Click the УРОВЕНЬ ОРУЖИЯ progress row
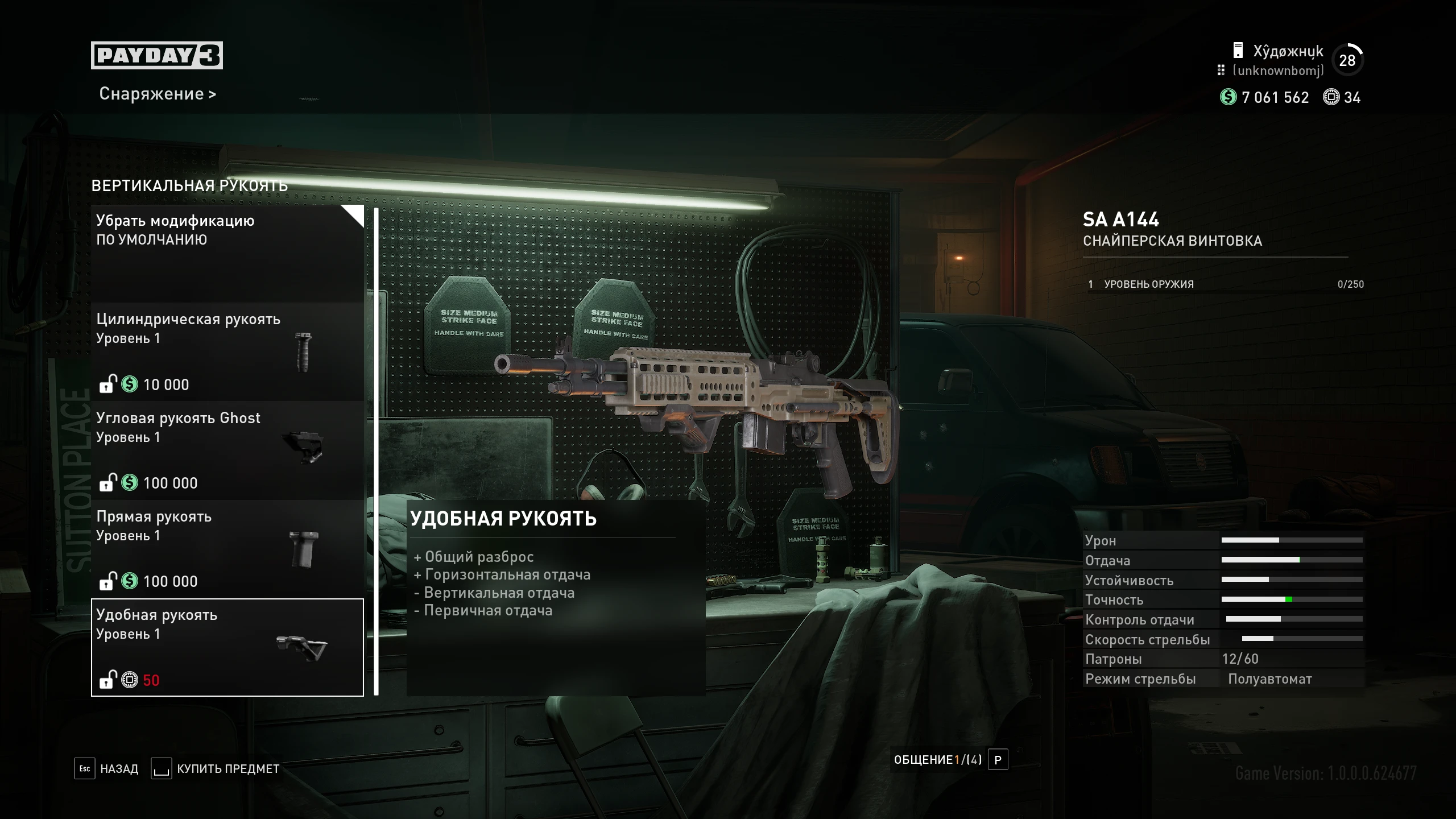Screen dimensions: 1456x819 click(1223, 284)
